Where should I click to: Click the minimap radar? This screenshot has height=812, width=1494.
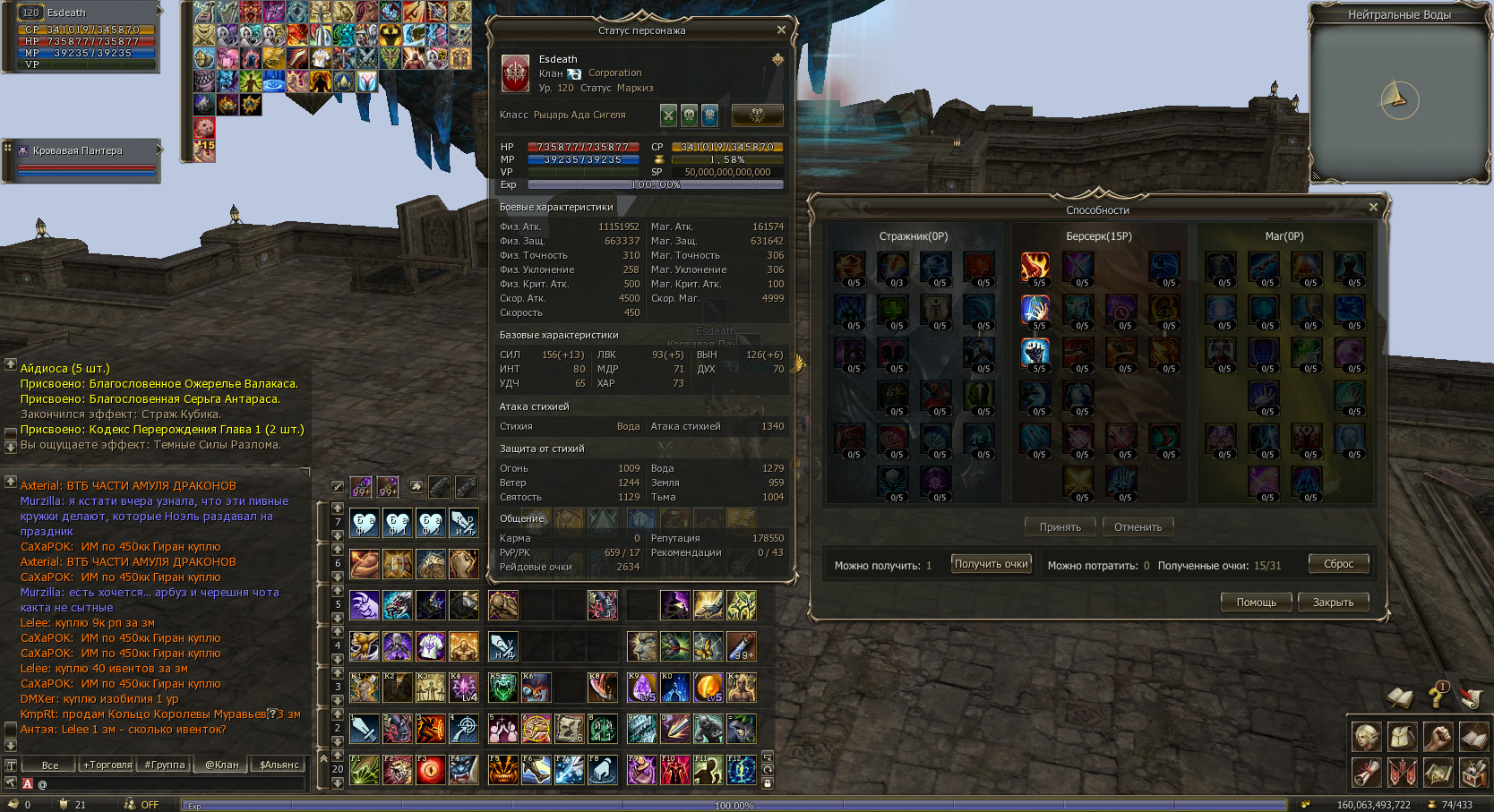[x=1399, y=100]
